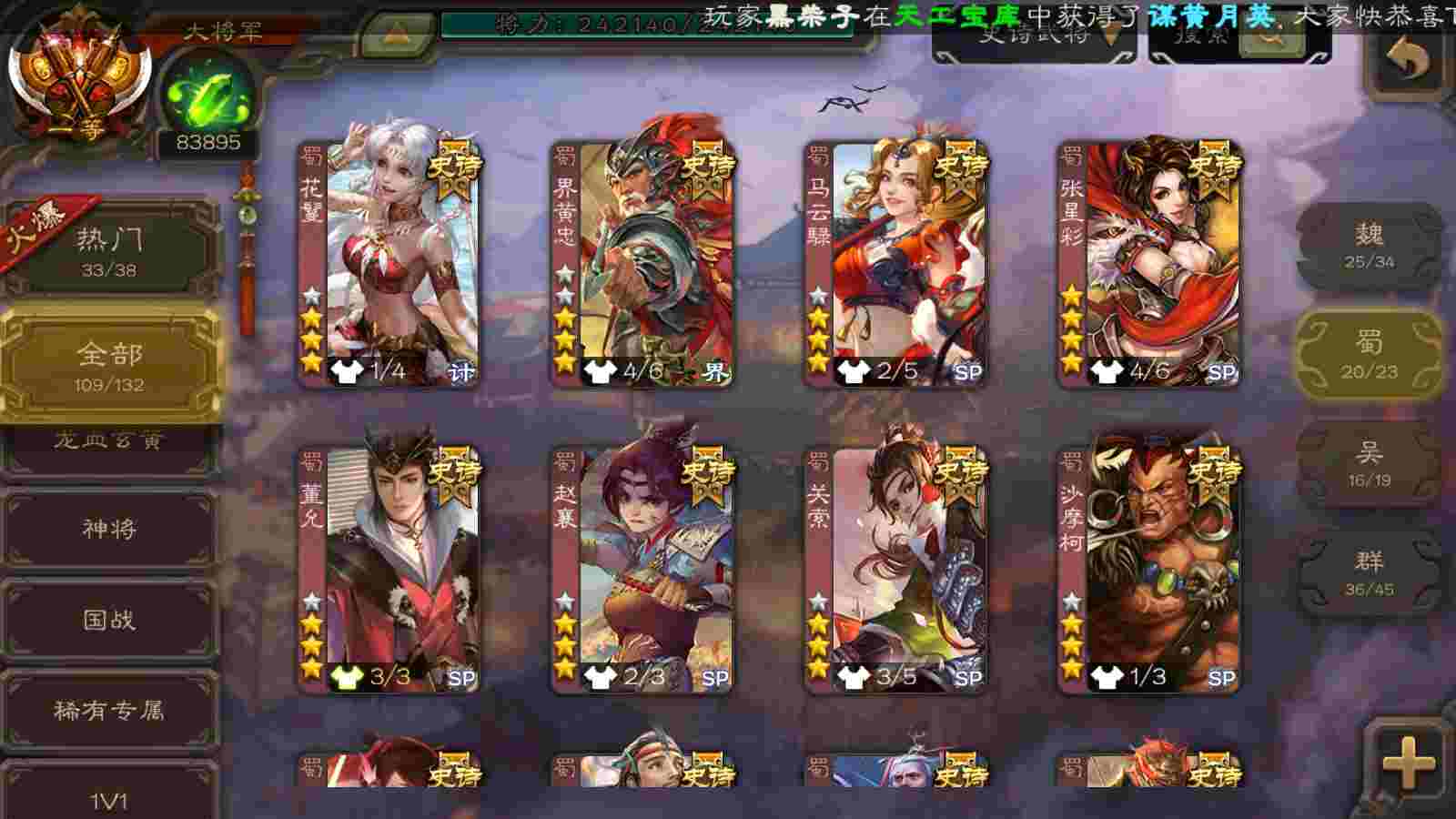This screenshot has height=819, width=1456.
Task: Select the 花鬘 hero card
Action: (389, 264)
